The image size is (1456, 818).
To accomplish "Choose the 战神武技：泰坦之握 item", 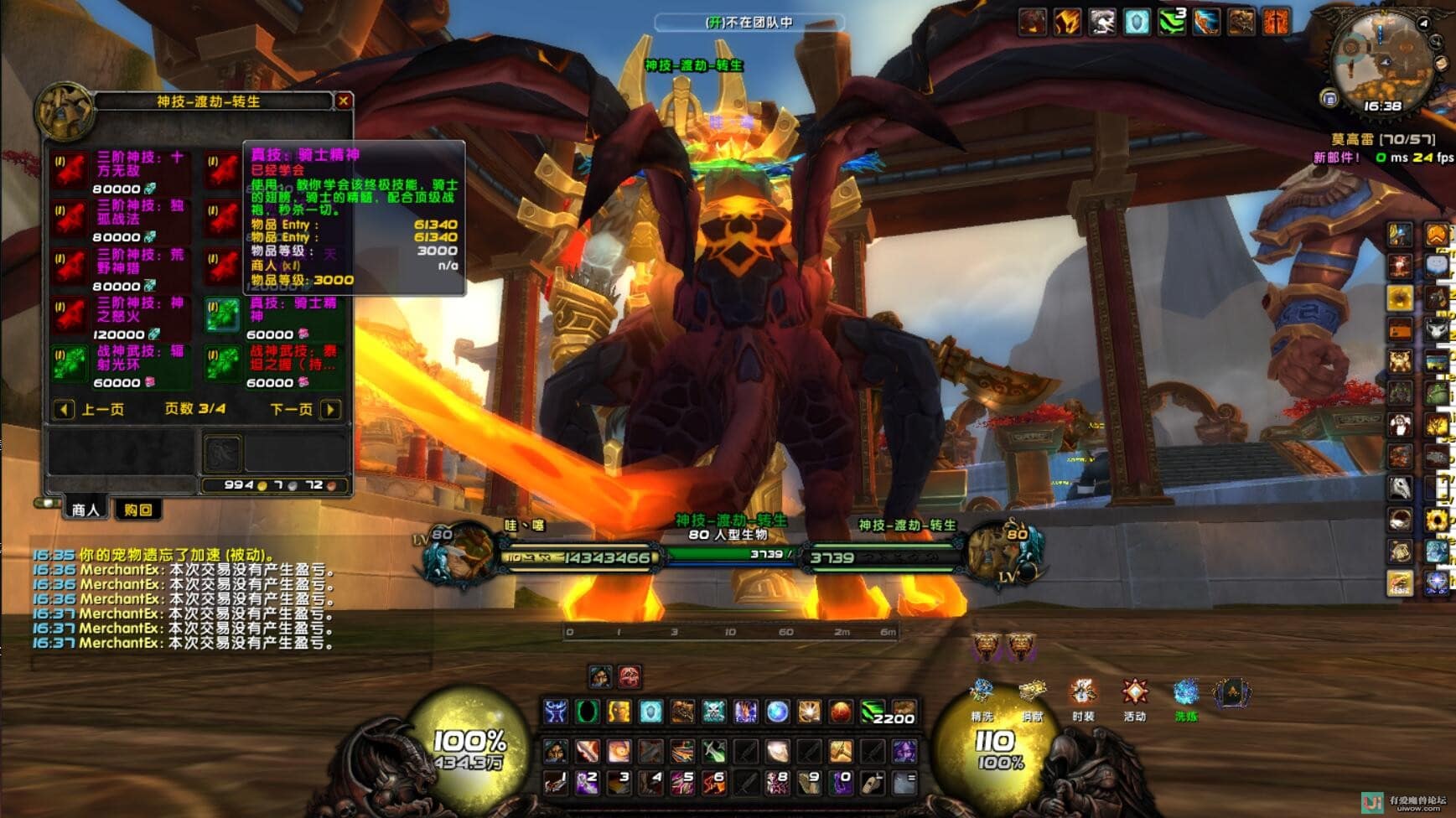I will (223, 365).
